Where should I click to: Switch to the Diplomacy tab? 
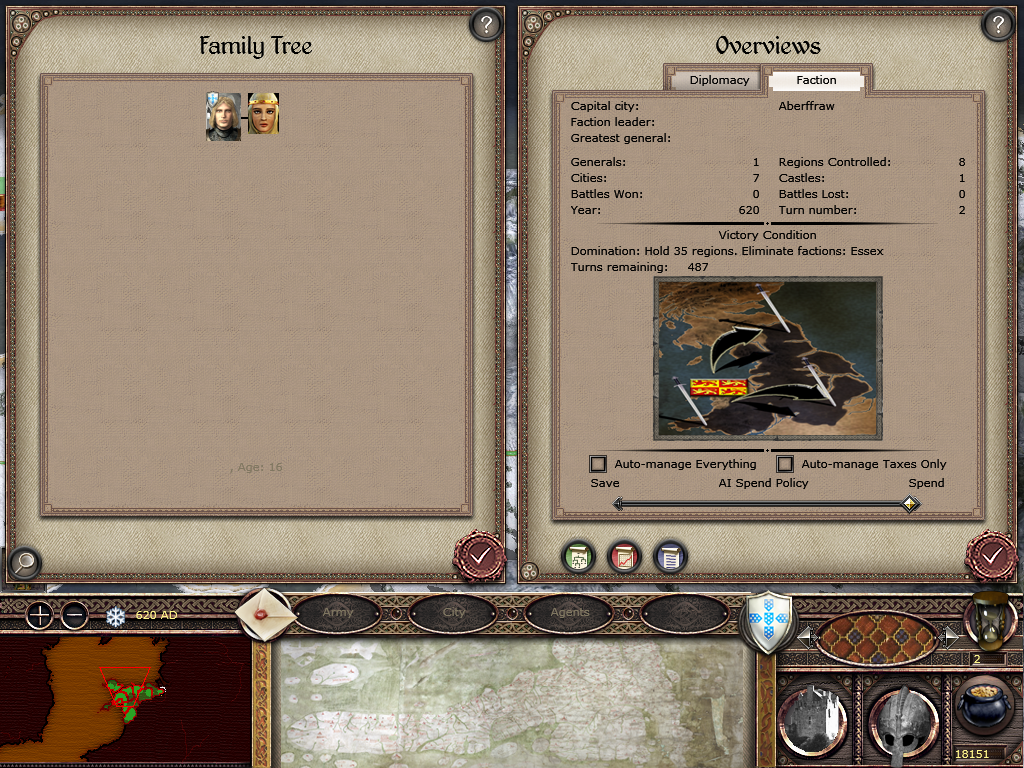pos(719,80)
